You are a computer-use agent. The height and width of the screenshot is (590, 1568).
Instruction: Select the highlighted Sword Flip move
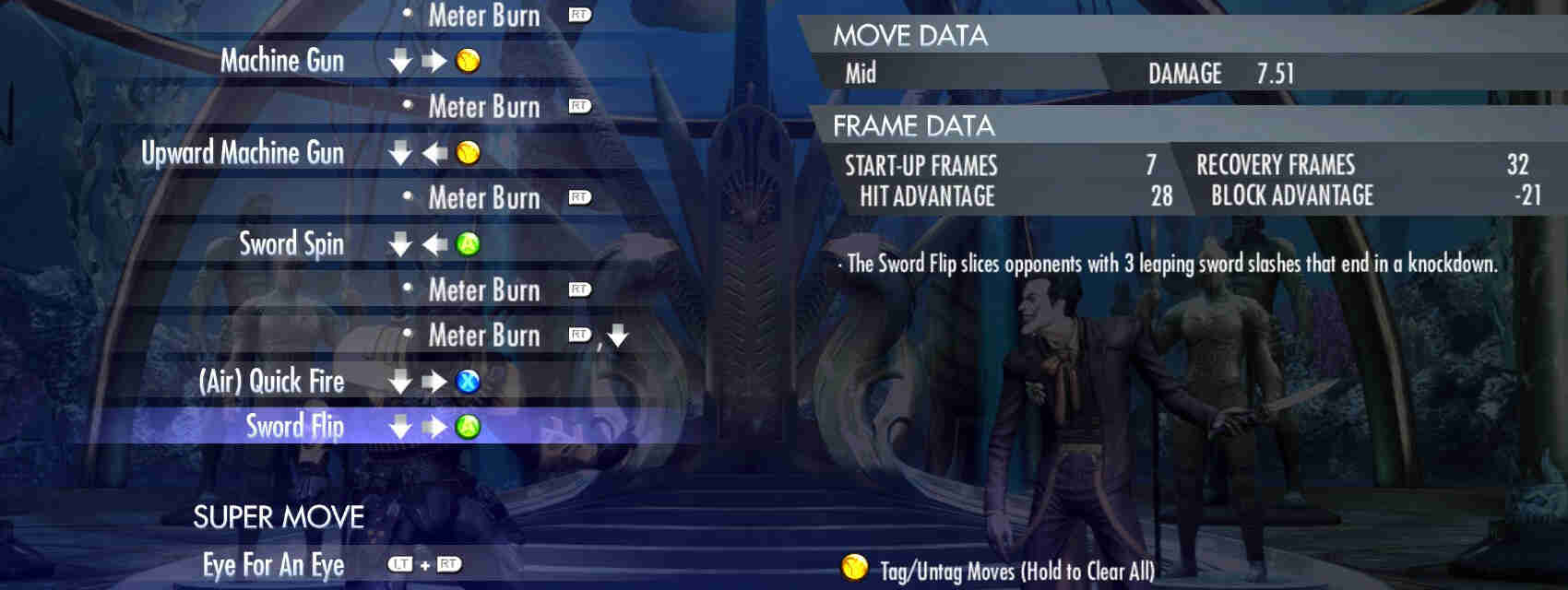click(x=295, y=427)
